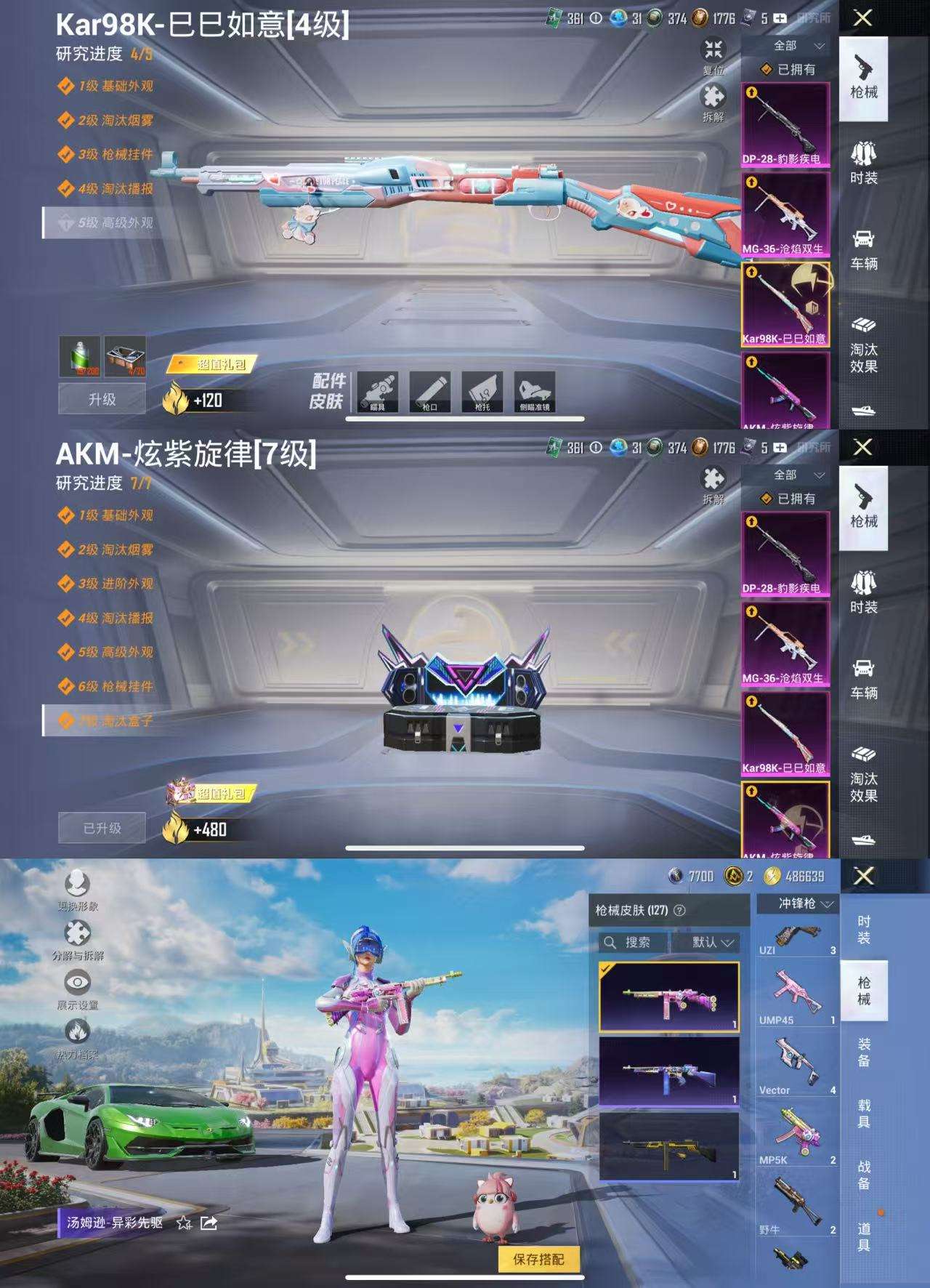
Task: Expand the 冲锋枪 weapon type dropdown
Action: point(799,903)
